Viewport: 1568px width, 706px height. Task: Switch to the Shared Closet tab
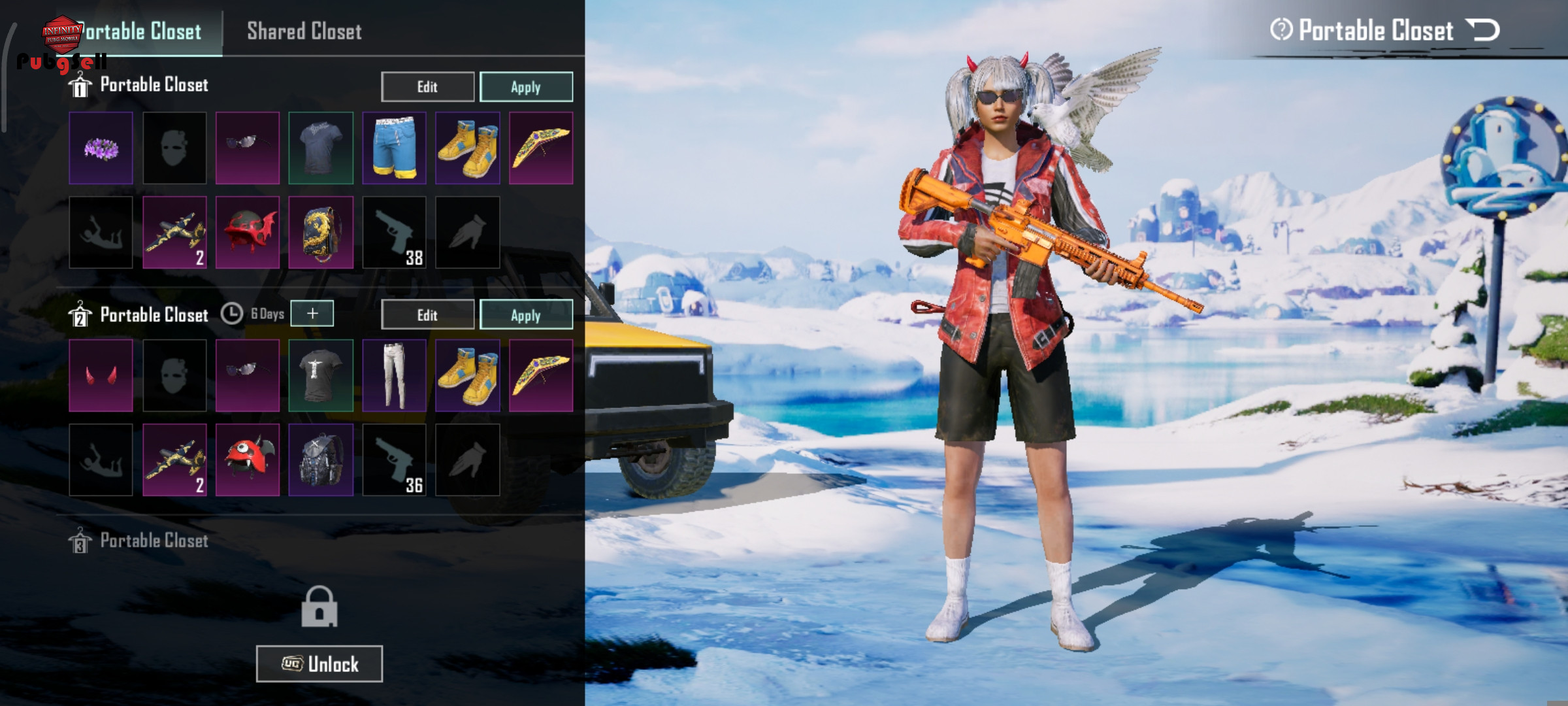click(x=304, y=31)
